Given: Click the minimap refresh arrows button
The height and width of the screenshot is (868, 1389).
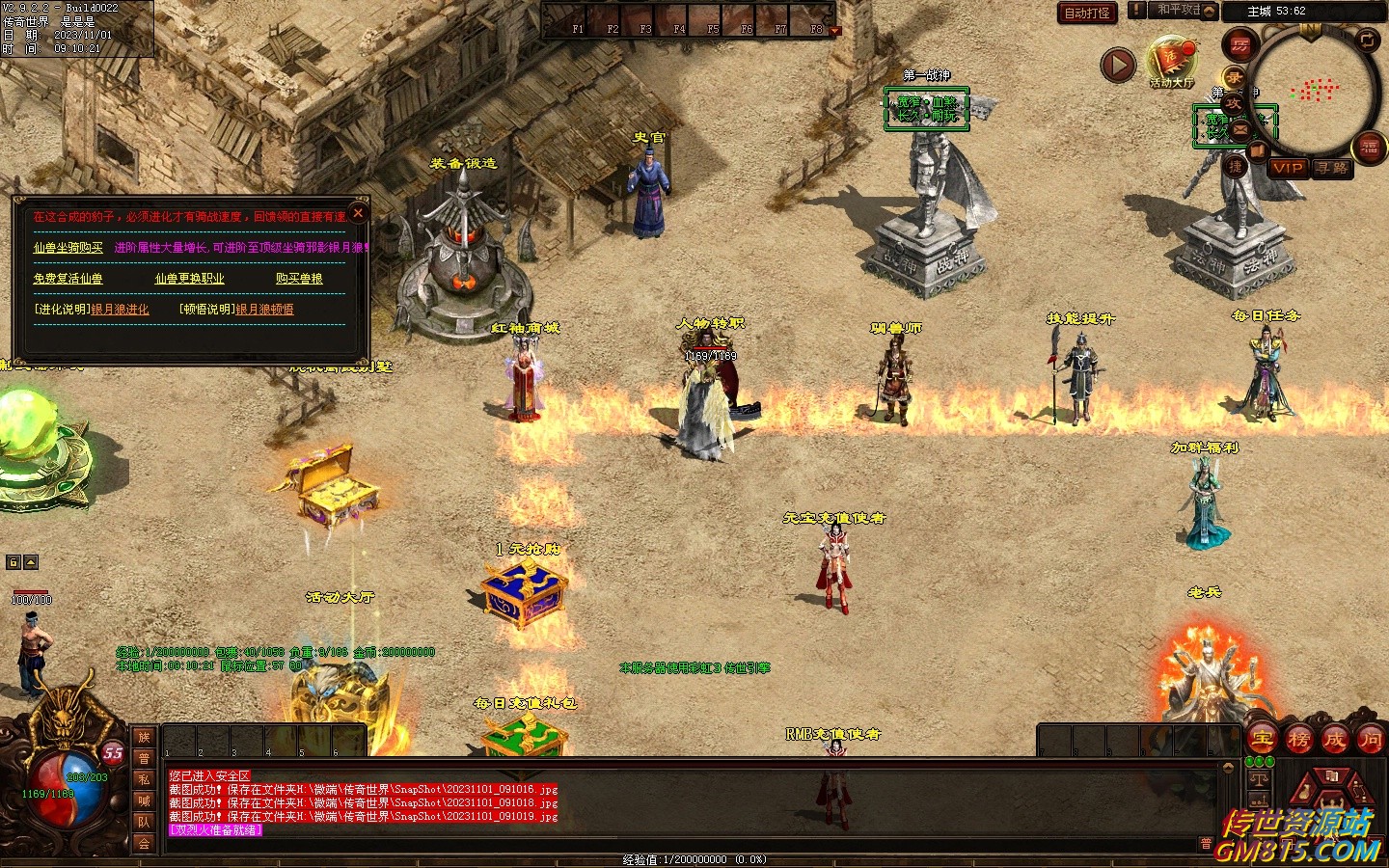Looking at the screenshot, I should (1367, 40).
